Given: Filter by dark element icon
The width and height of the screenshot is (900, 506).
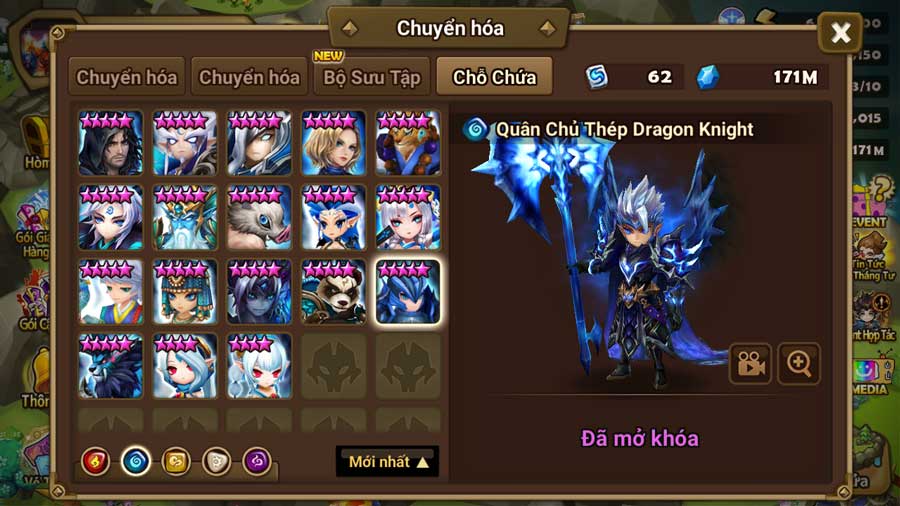Looking at the screenshot, I should click(x=257, y=461).
